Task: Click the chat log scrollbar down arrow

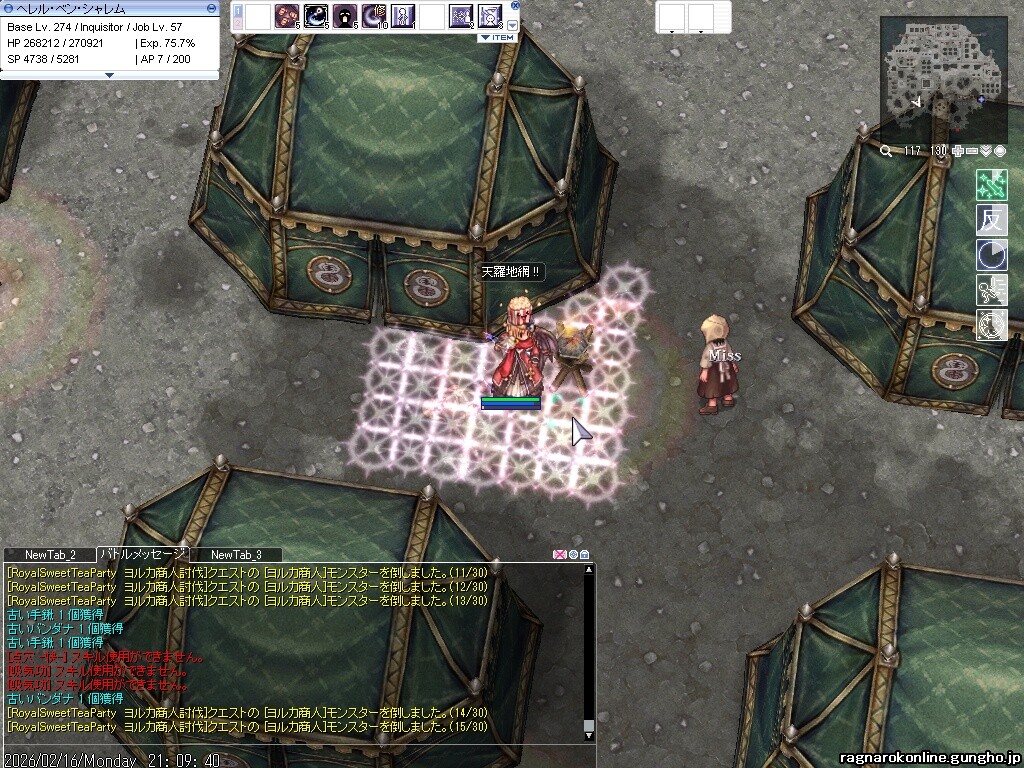Action: coord(589,735)
